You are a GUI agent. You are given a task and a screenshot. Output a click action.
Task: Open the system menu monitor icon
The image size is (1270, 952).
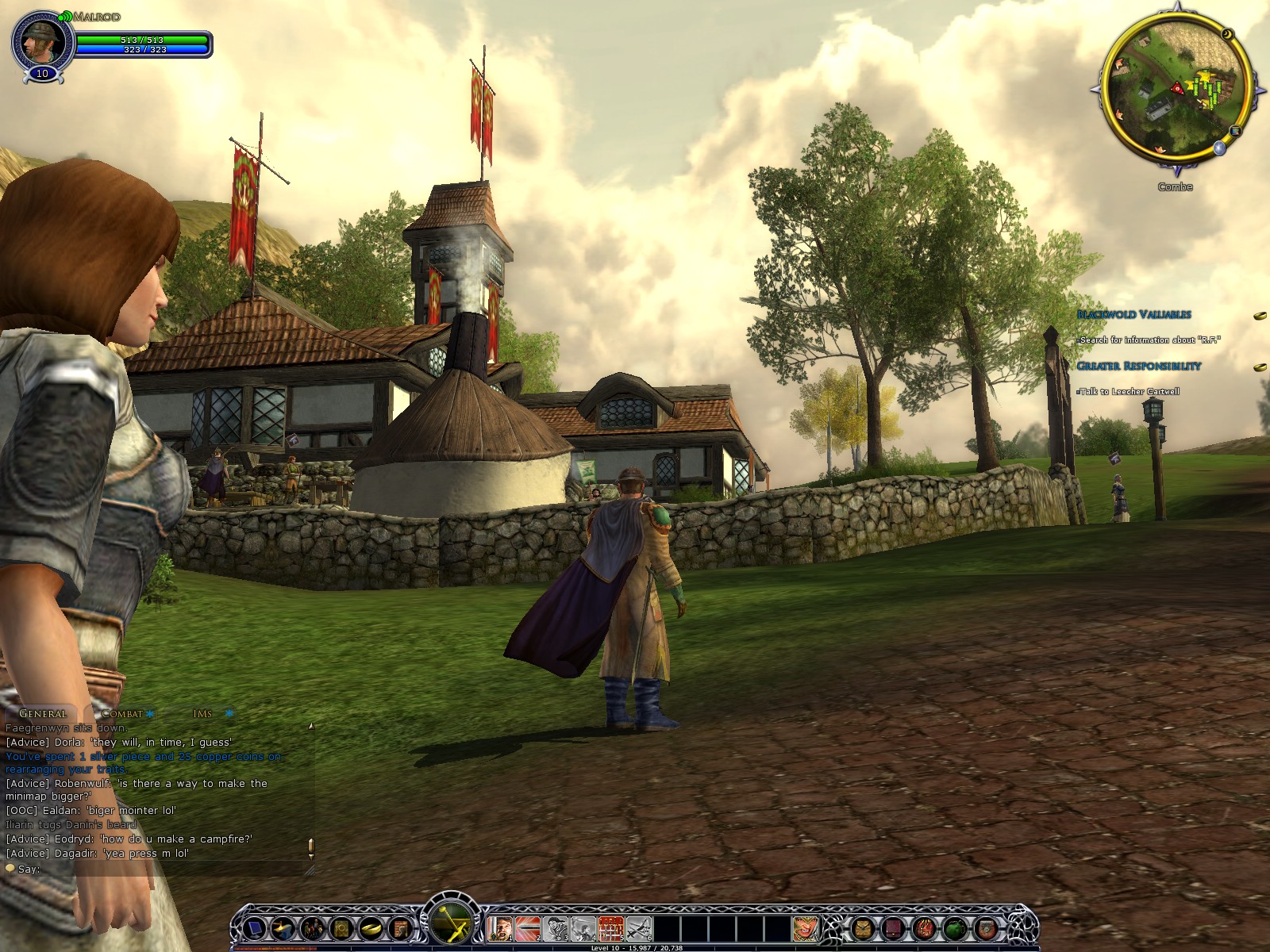tap(256, 927)
